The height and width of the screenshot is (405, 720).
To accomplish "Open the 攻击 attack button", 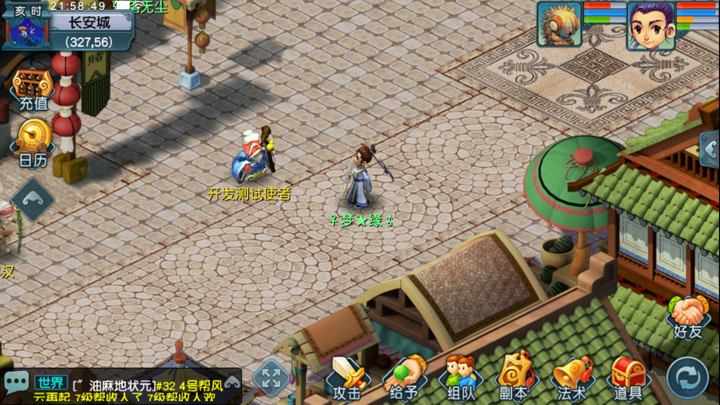I will pos(346,378).
